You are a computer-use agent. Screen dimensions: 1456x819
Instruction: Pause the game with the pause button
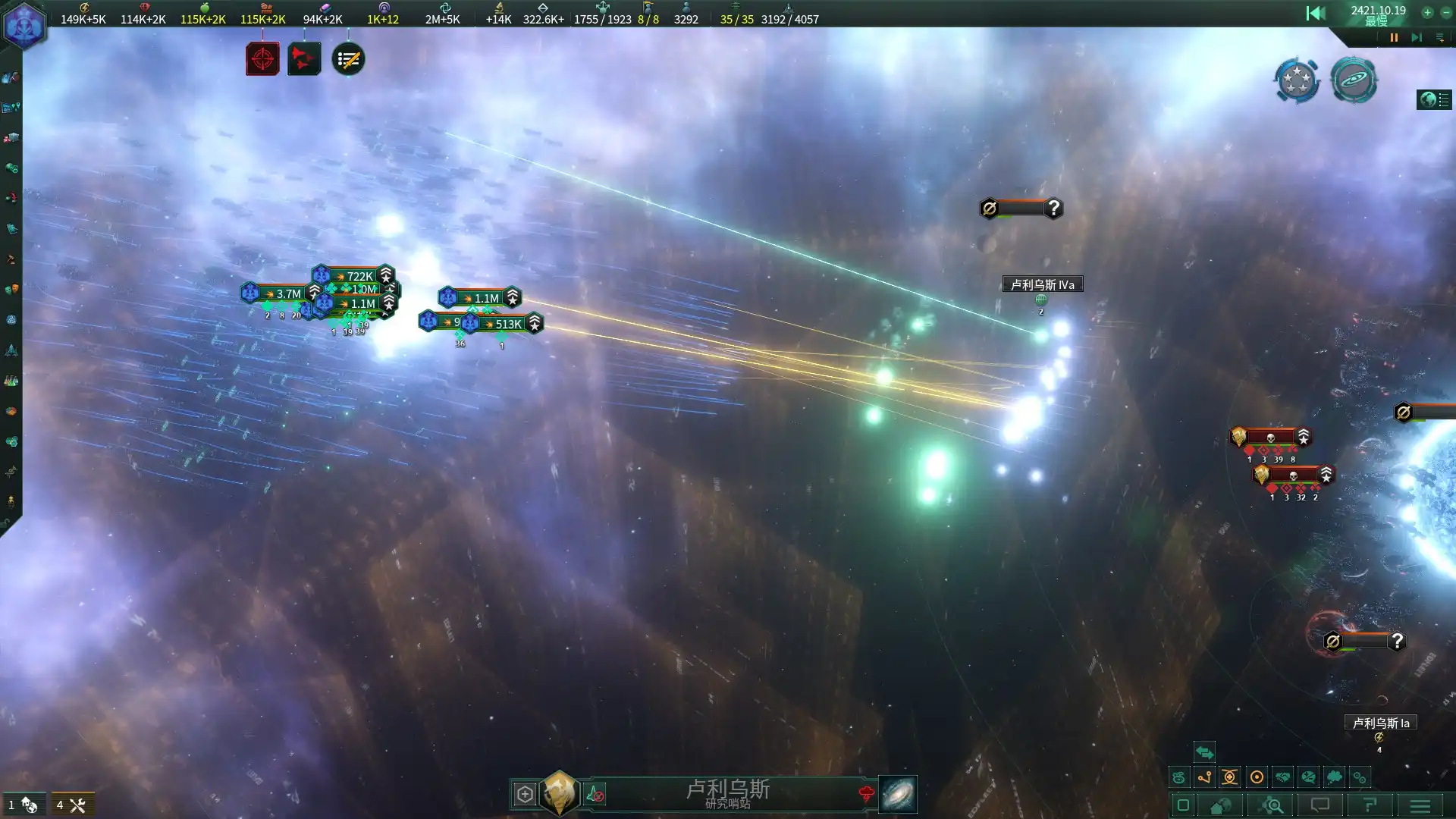[1394, 37]
